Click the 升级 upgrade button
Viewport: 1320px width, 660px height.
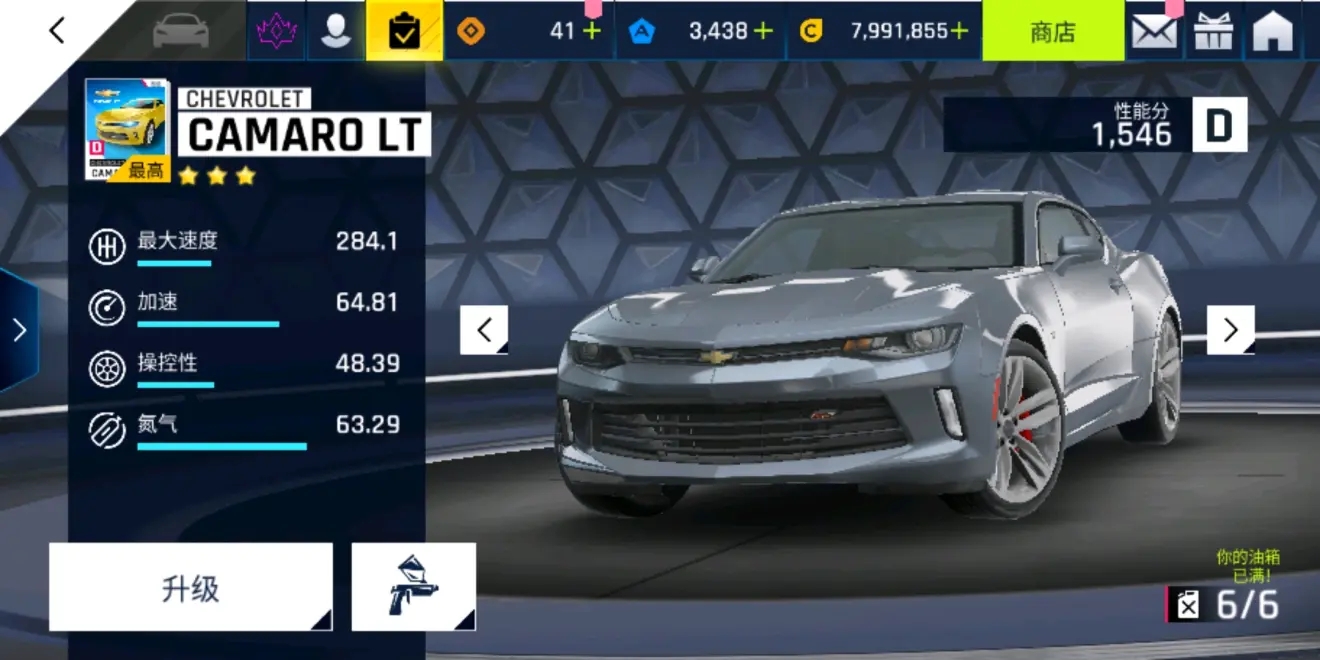click(190, 587)
